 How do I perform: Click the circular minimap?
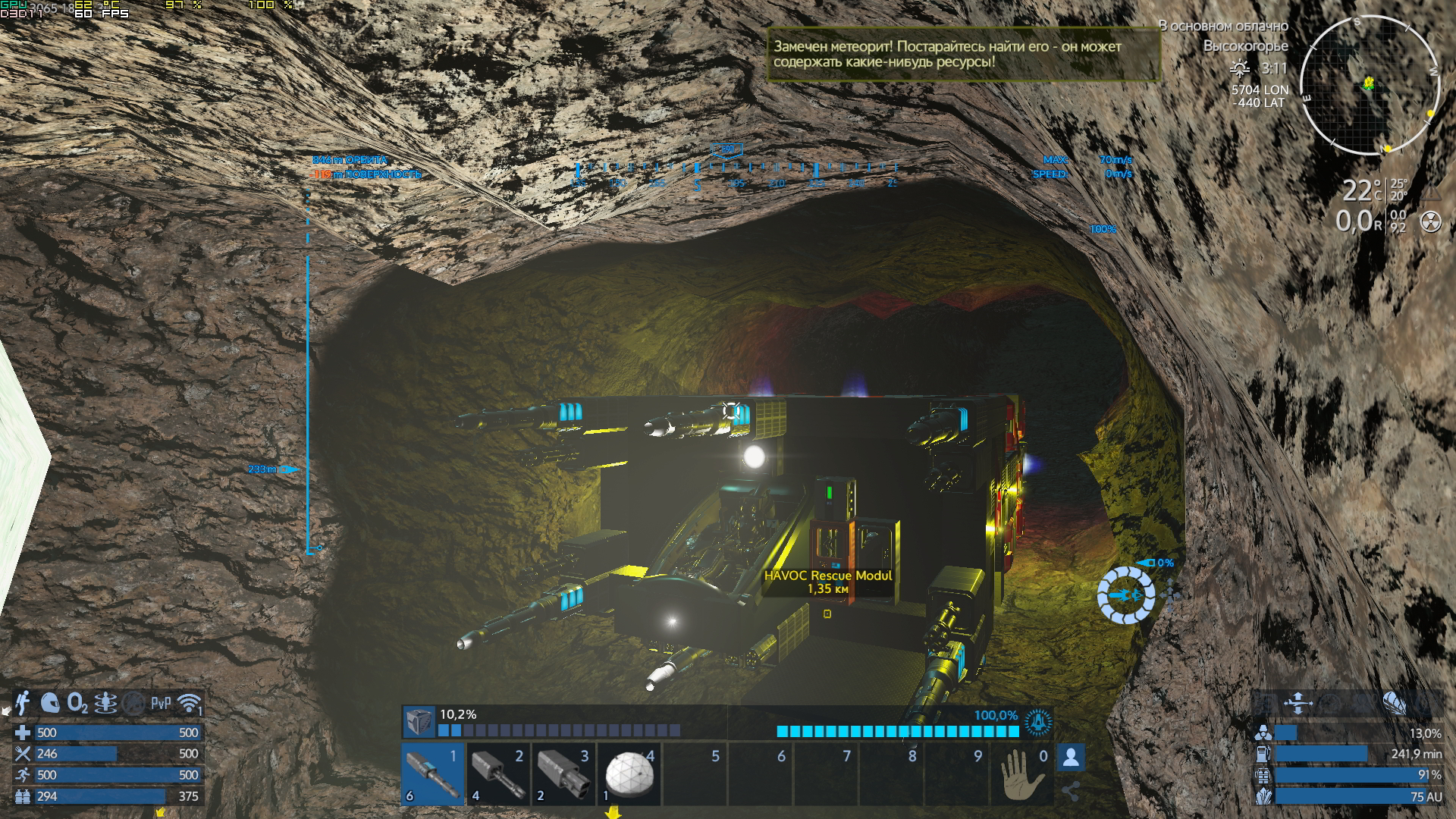[1369, 85]
